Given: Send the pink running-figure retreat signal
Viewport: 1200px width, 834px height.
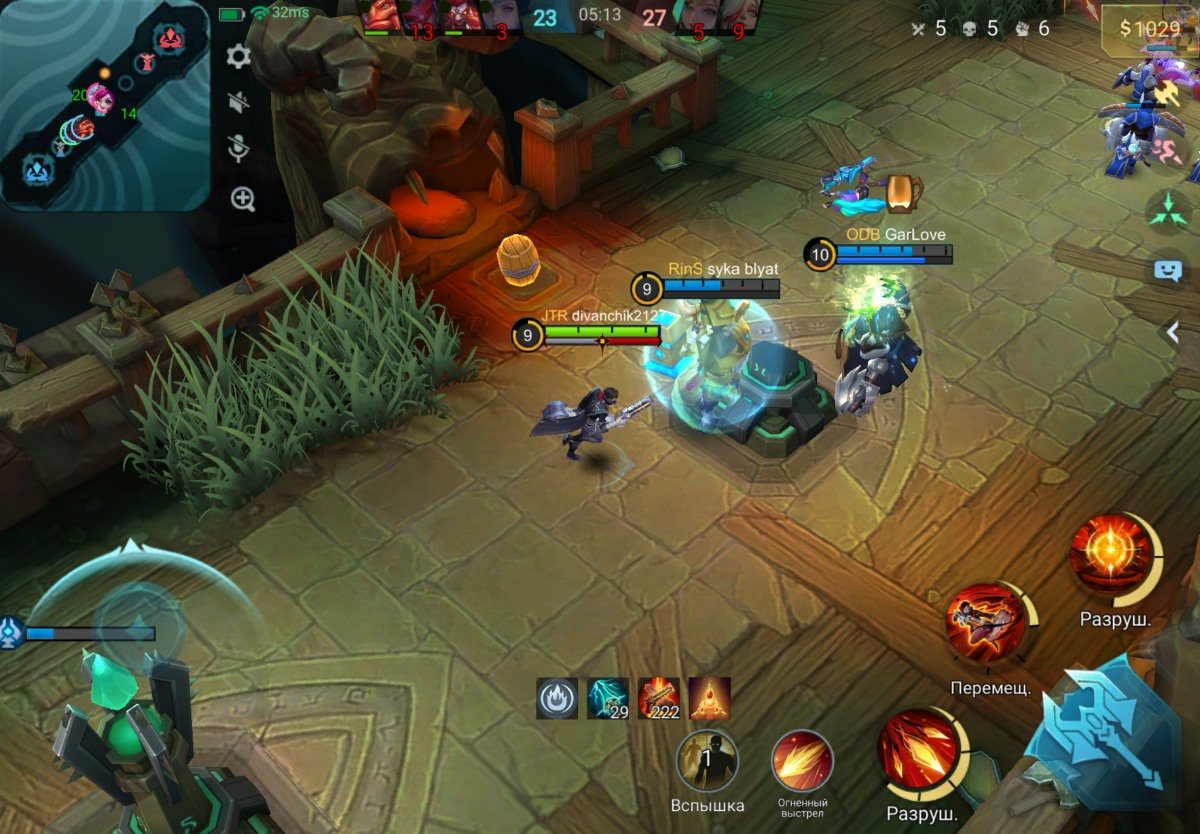Looking at the screenshot, I should (1167, 150).
